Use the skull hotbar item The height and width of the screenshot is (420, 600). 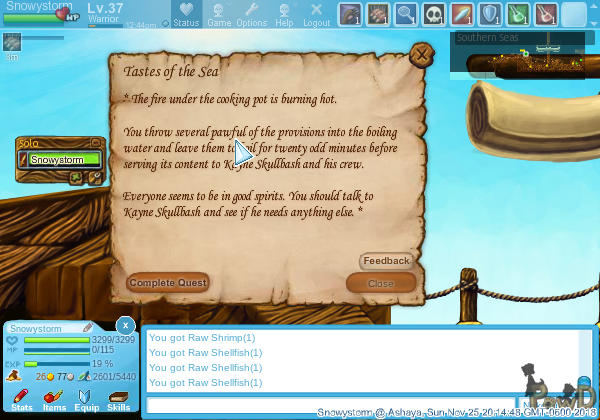[434, 14]
